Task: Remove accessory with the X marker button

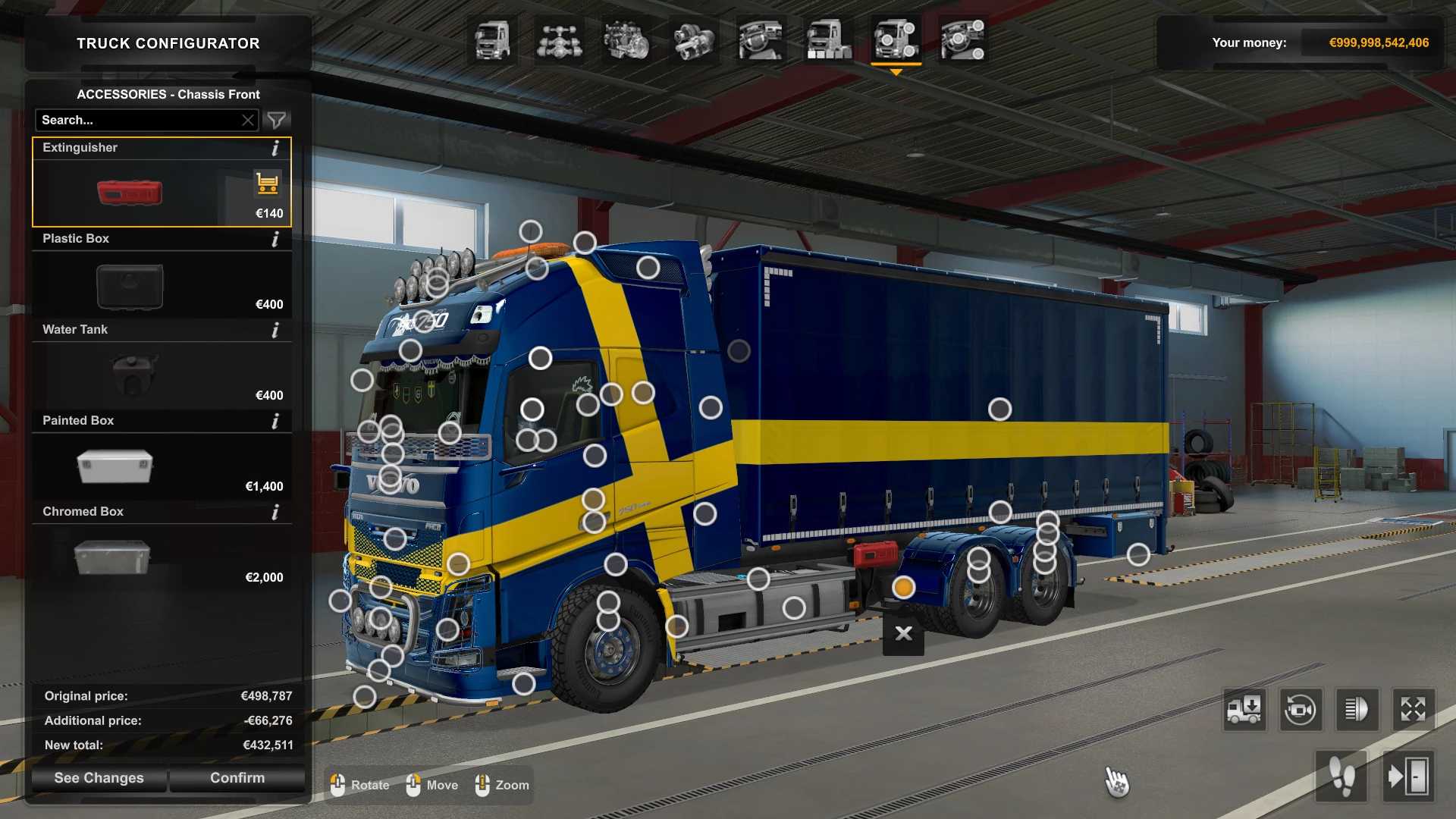Action: click(903, 634)
